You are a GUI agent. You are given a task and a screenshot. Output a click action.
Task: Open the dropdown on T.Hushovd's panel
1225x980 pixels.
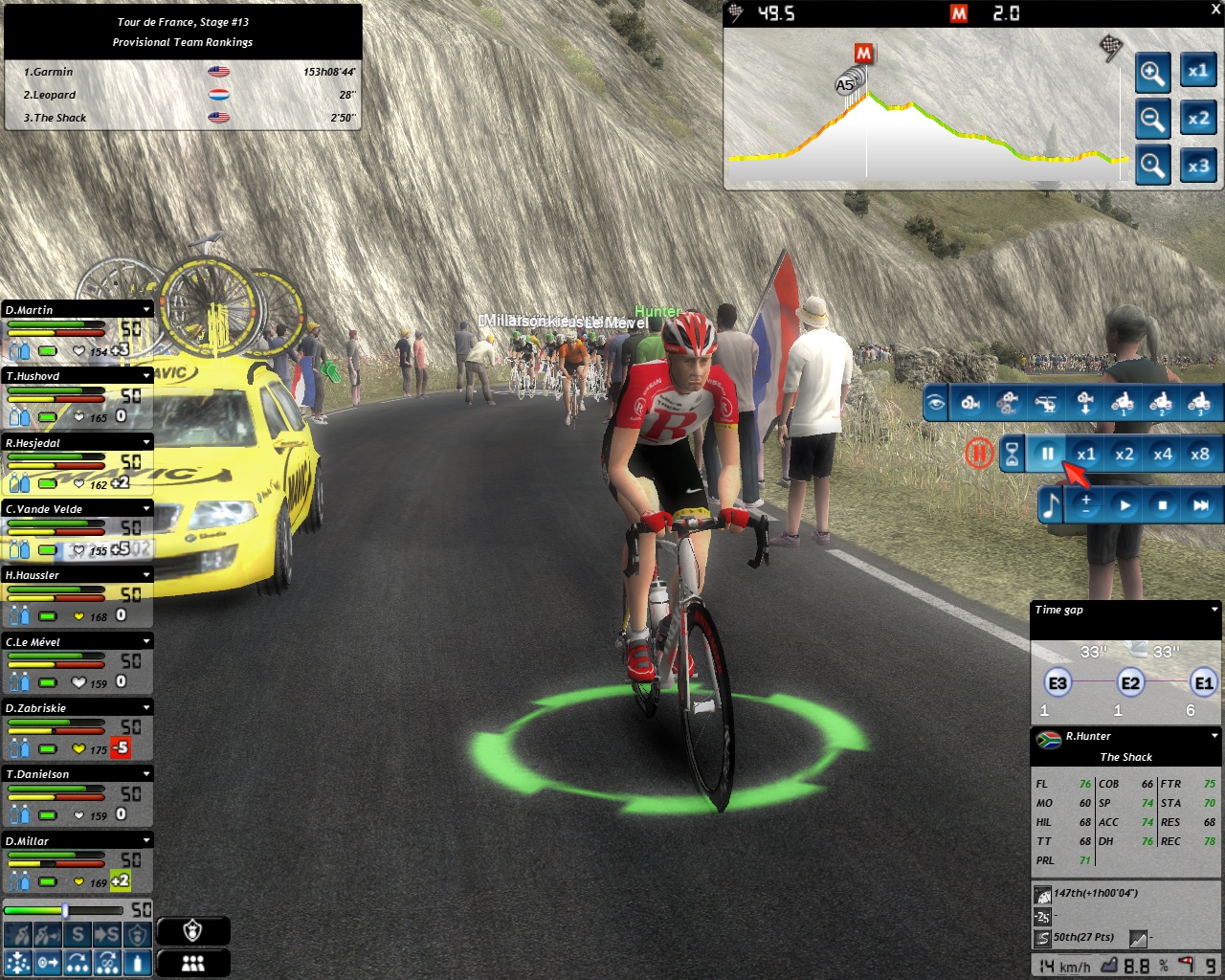click(146, 376)
